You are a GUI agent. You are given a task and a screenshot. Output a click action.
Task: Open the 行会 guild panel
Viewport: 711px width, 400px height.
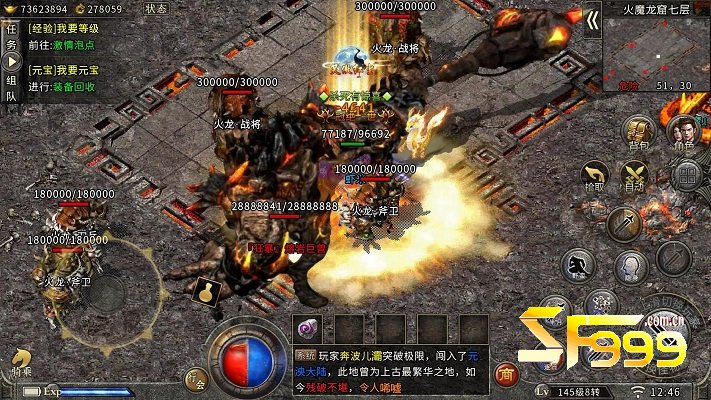click(196, 378)
